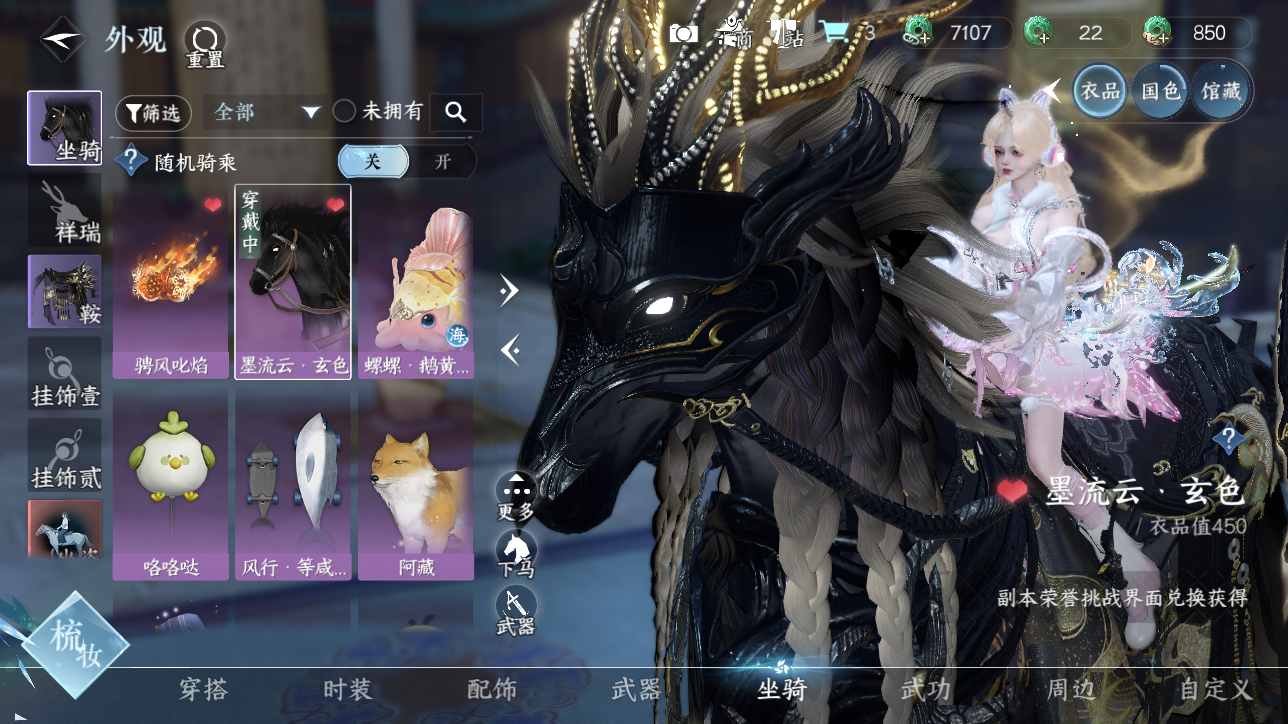Screen dimensions: 1288x724
Task: Click the 下马 dismount button
Action: [x=516, y=553]
